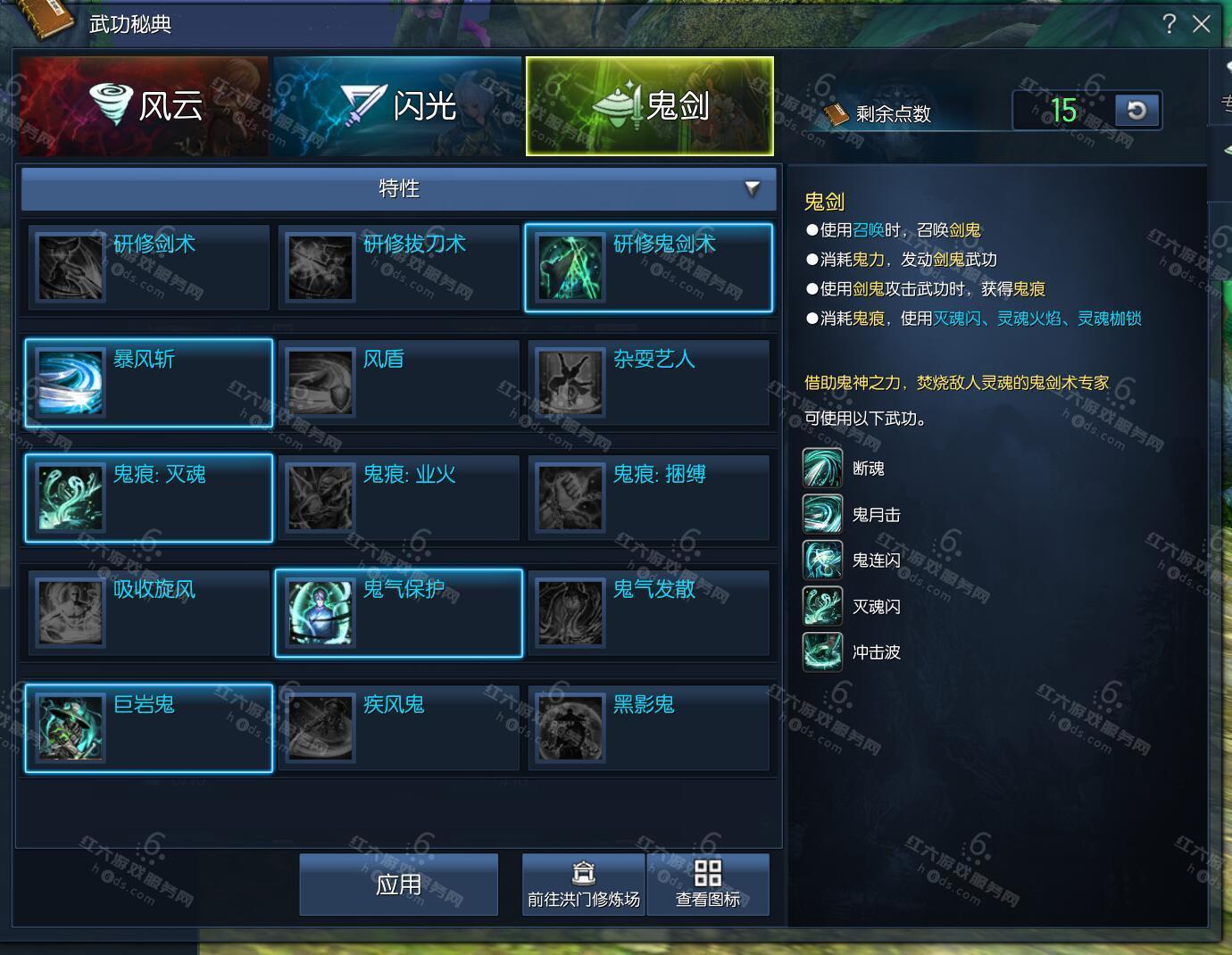Viewport: 1232px width, 955px height.
Task: Select the 杂耍艺人 trait
Action: pos(648,382)
